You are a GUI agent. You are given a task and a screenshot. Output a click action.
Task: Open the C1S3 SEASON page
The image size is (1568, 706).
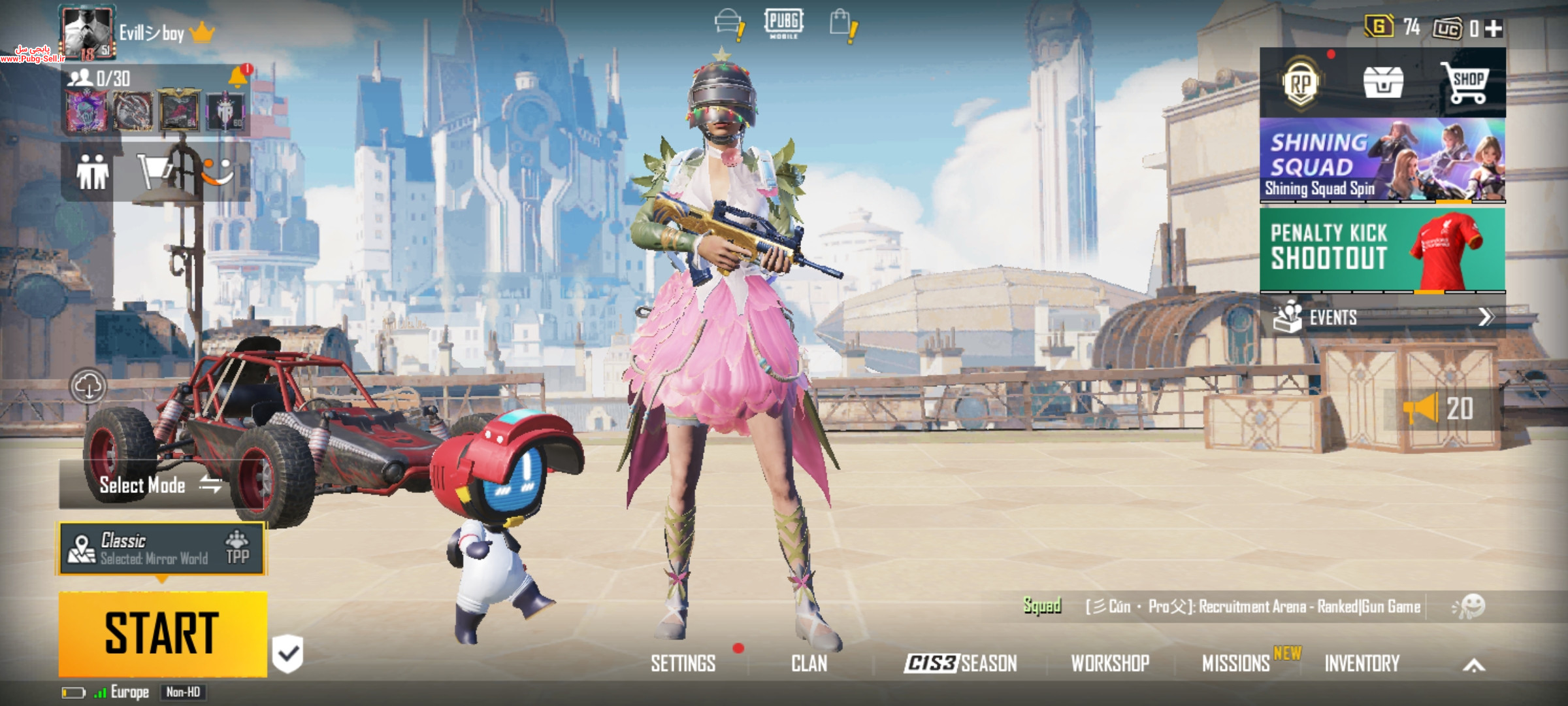pos(960,664)
